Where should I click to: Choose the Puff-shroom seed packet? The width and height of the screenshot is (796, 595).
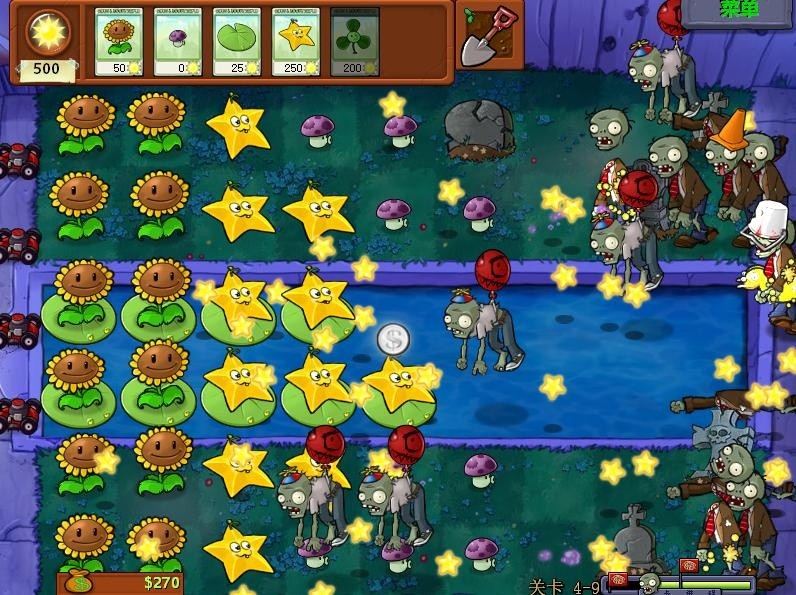178,41
